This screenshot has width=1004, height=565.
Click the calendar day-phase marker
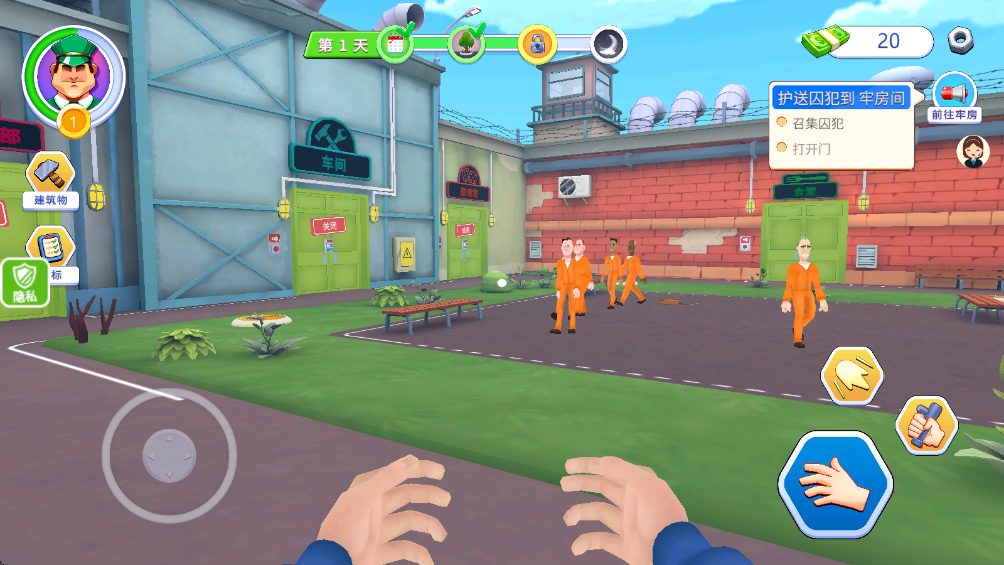point(396,43)
